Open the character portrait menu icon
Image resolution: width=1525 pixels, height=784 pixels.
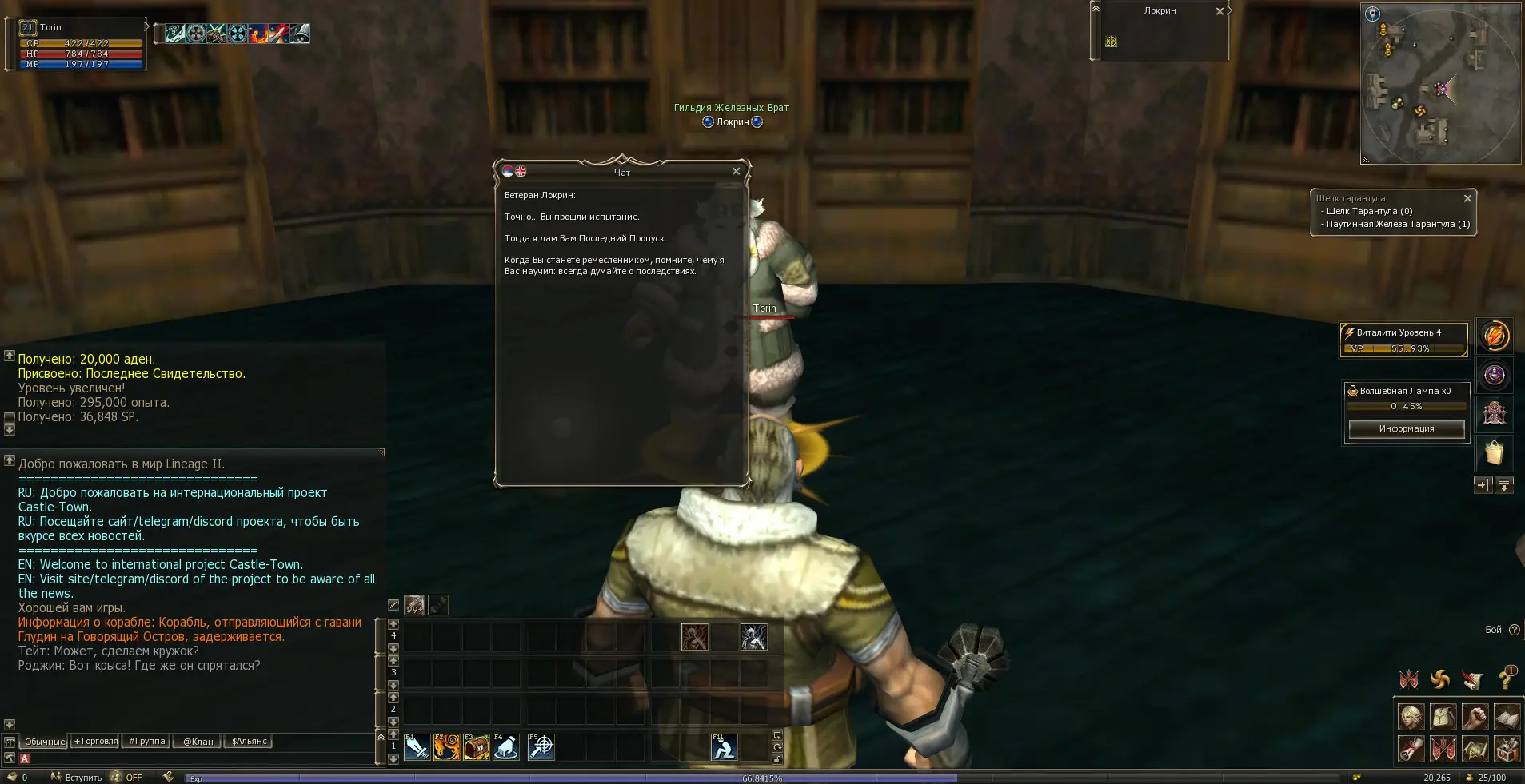pos(1411,717)
